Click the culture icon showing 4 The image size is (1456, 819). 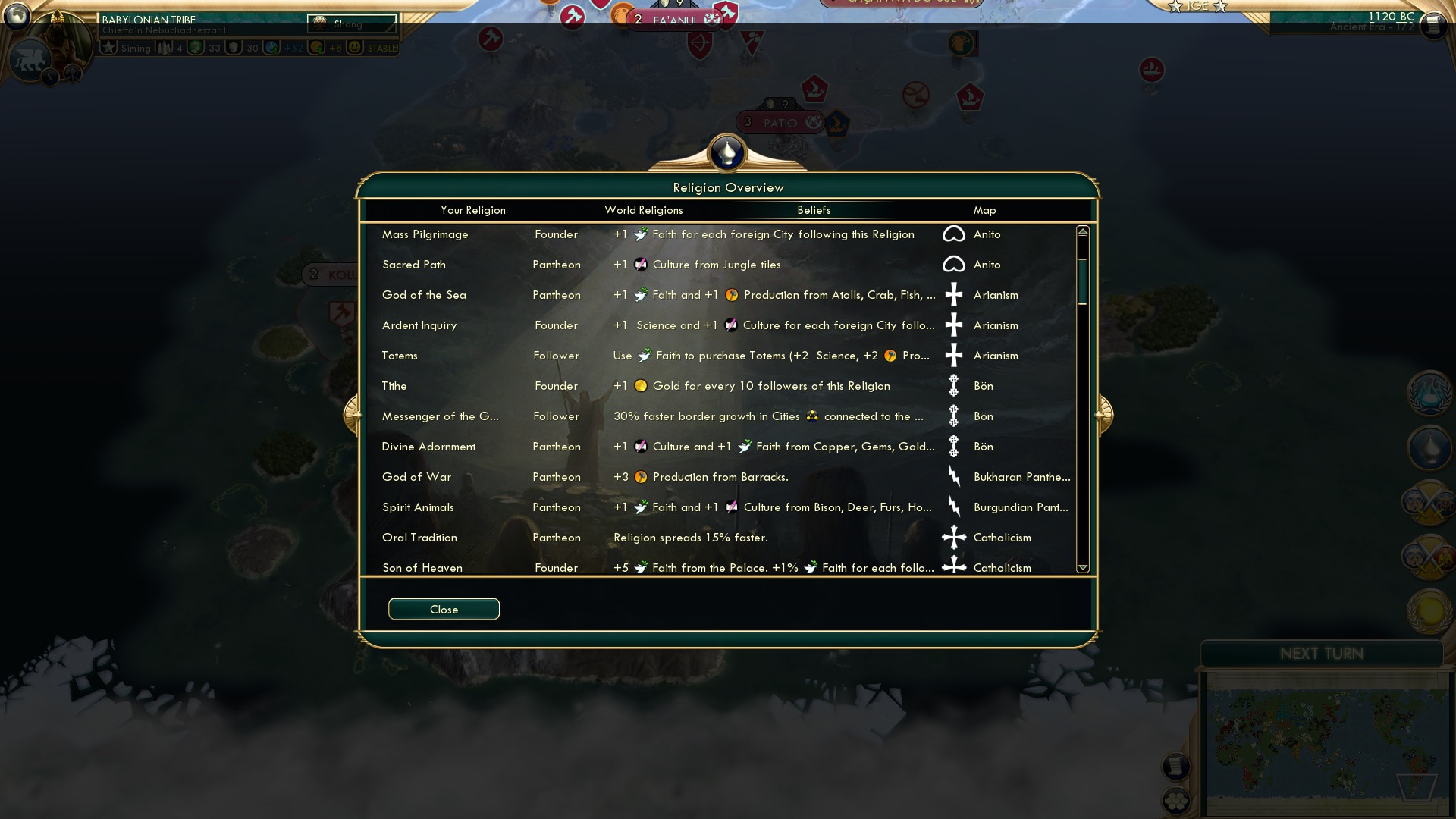pos(165,48)
